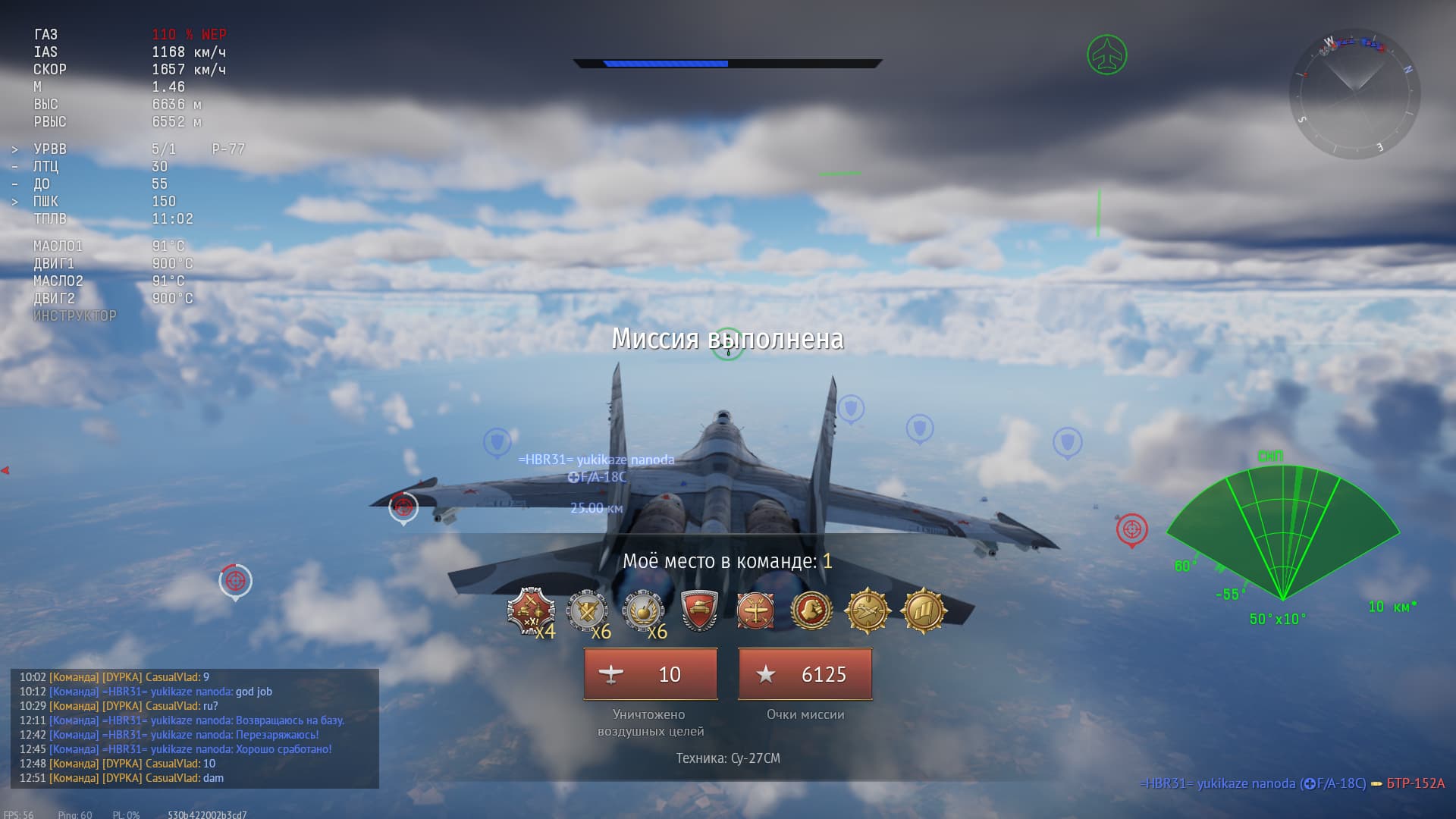1456x819 pixels.
Task: Open the apple-and-arrow award with x6
Action: (x=644, y=611)
